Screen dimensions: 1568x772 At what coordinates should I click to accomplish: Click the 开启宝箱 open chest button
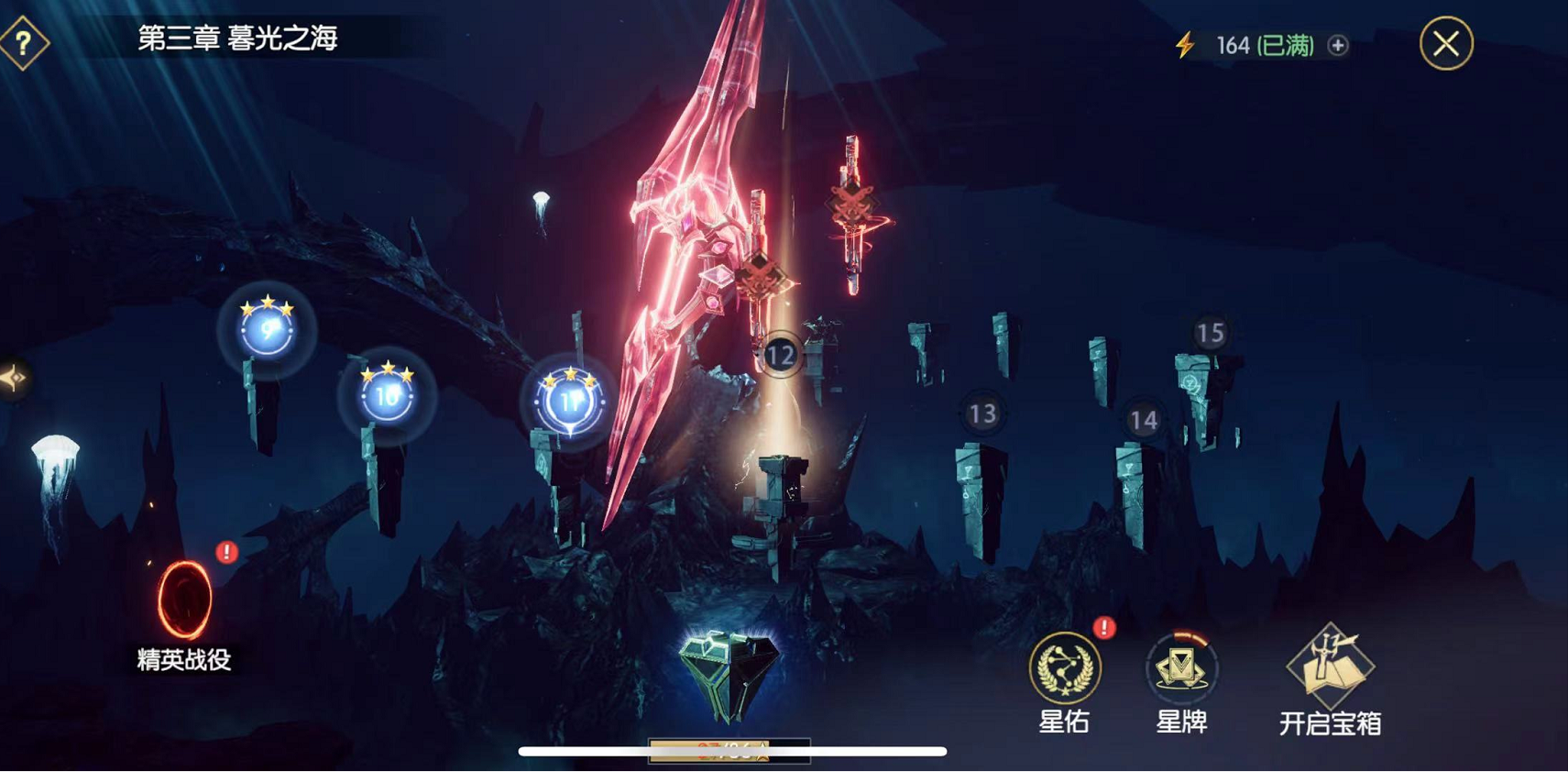1330,669
